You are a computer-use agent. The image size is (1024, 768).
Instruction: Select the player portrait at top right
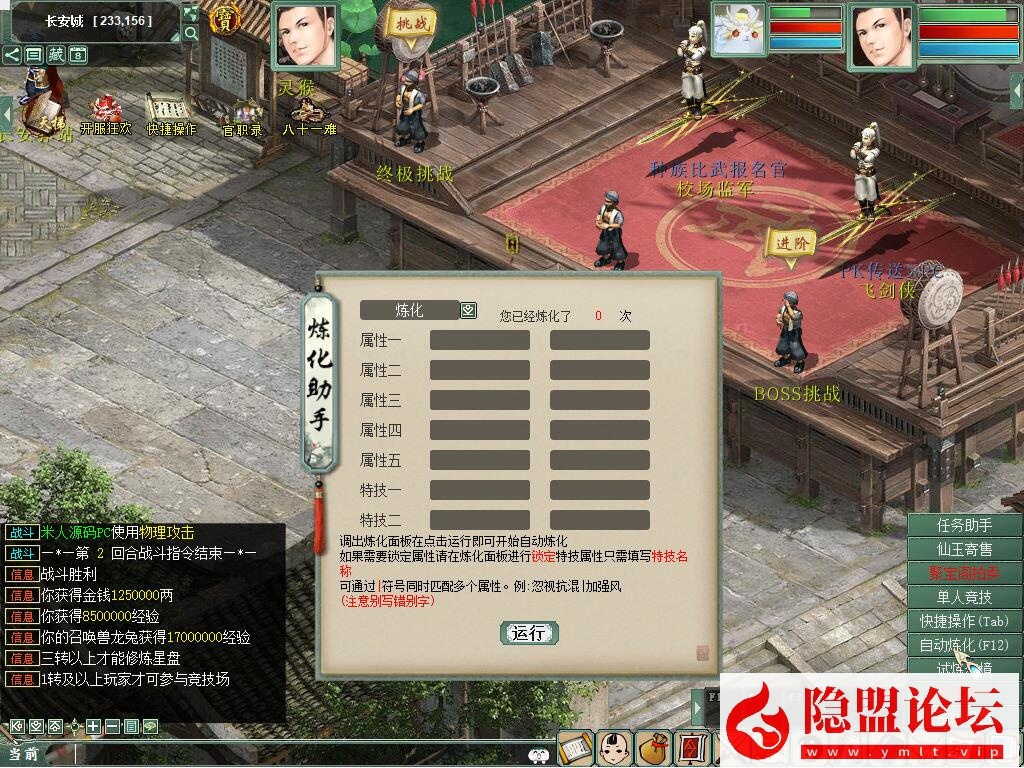[881, 36]
